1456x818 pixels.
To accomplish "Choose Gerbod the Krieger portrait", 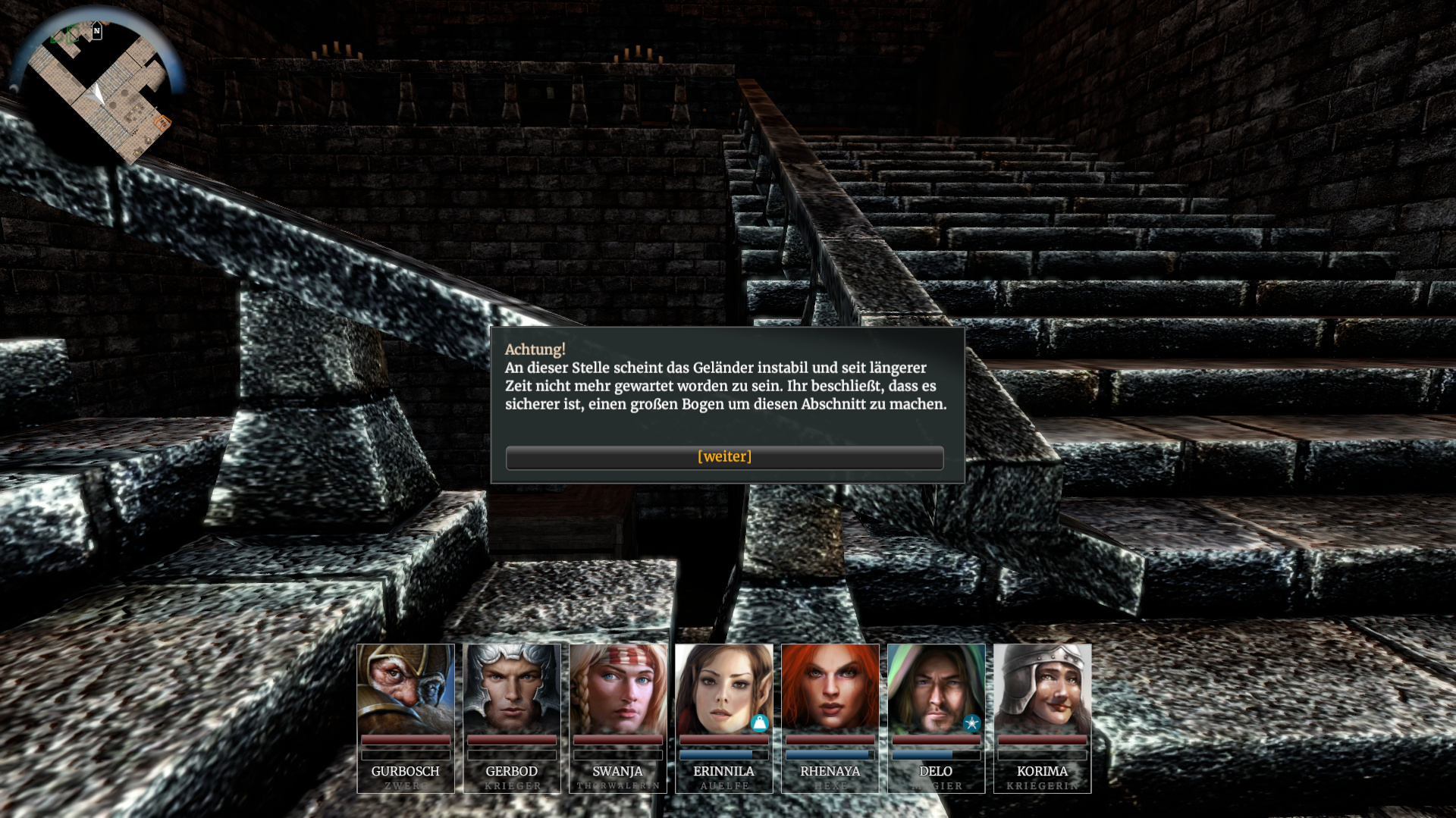I will click(512, 689).
